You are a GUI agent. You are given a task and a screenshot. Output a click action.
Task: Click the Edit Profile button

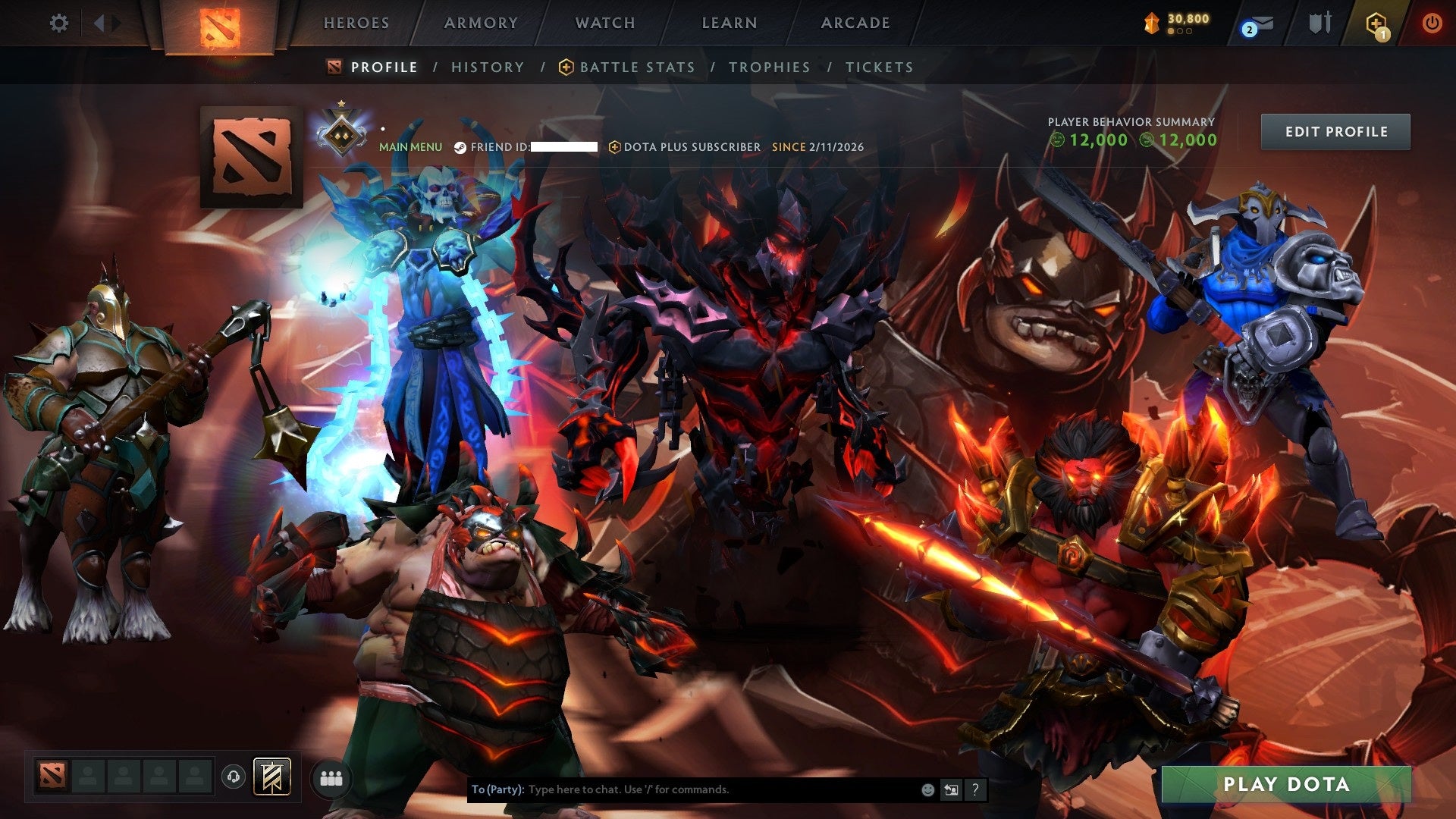(x=1335, y=131)
